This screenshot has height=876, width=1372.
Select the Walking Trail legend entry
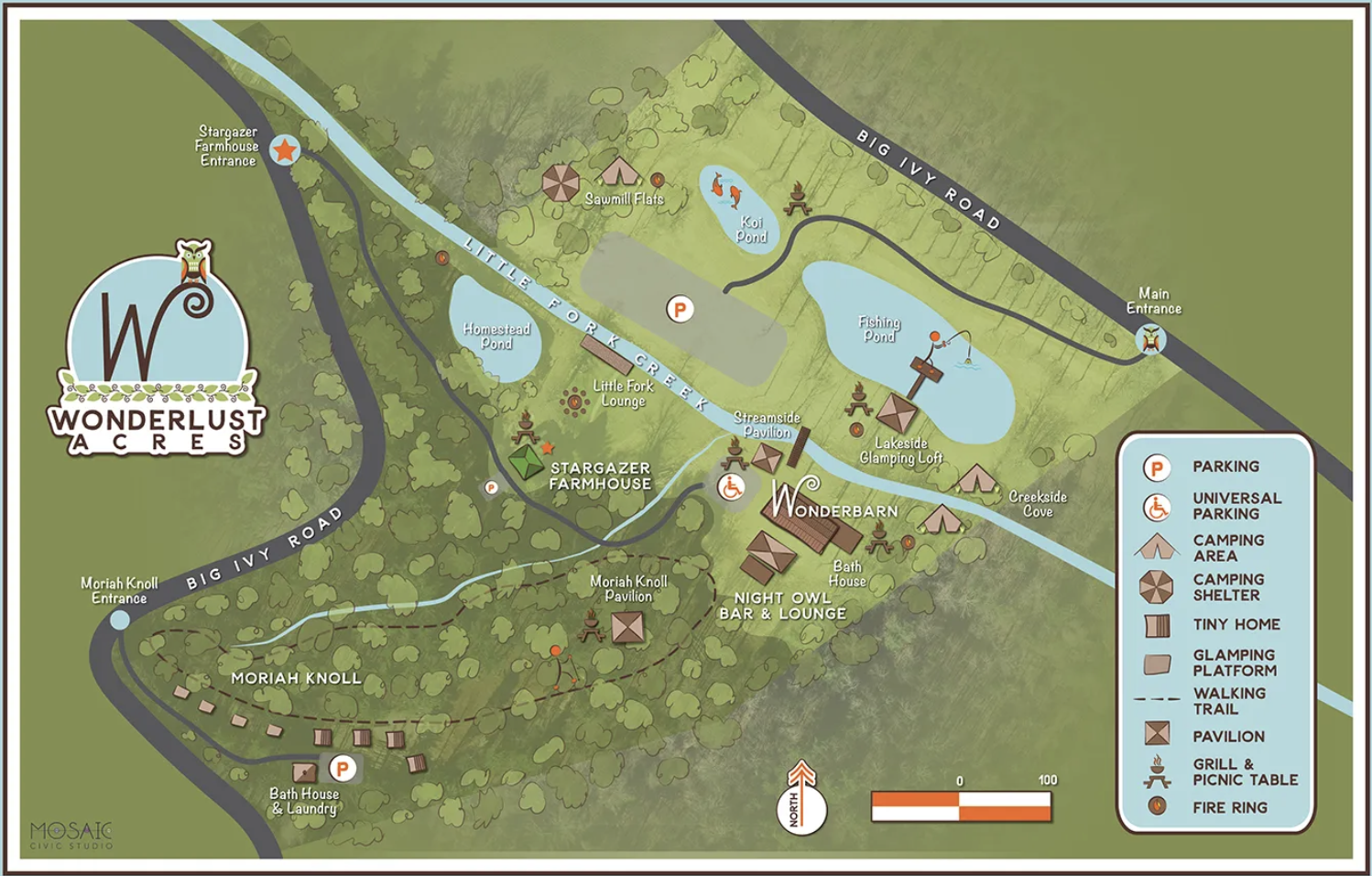tap(1228, 701)
